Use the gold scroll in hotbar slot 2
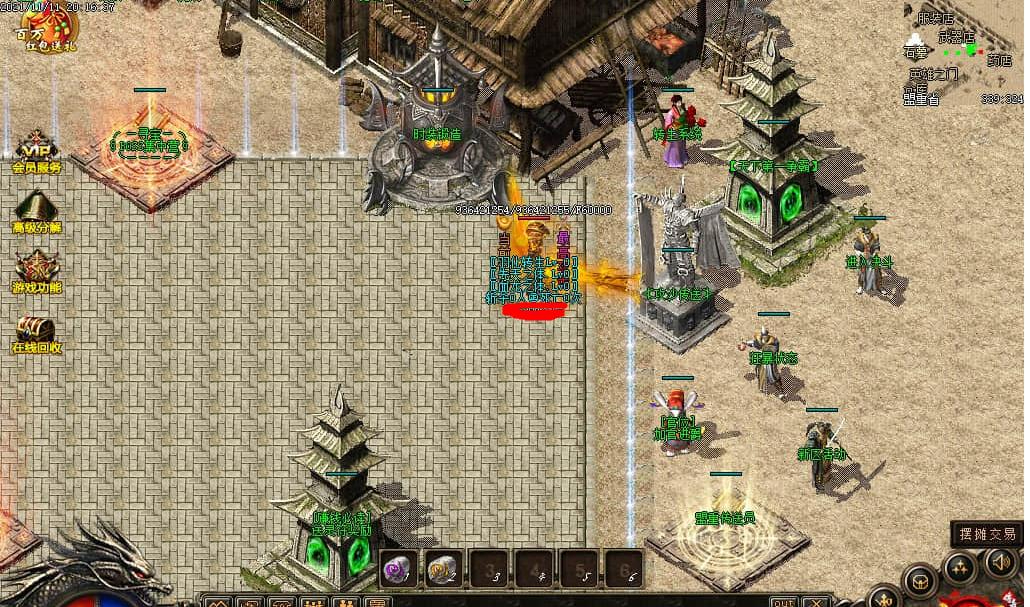Image resolution: width=1030 pixels, height=607 pixels. [x=443, y=569]
